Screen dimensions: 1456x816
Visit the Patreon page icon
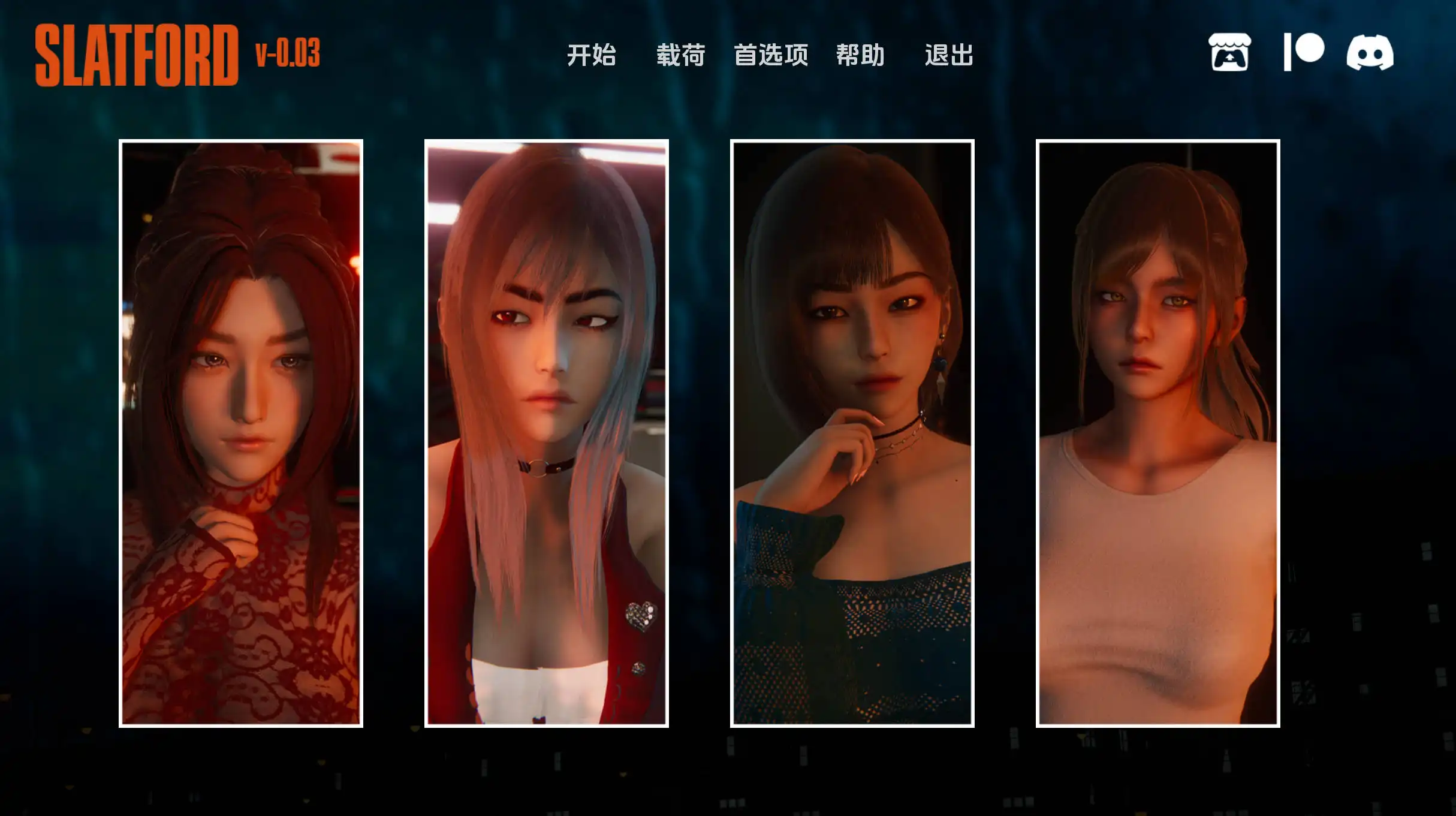(x=1304, y=53)
